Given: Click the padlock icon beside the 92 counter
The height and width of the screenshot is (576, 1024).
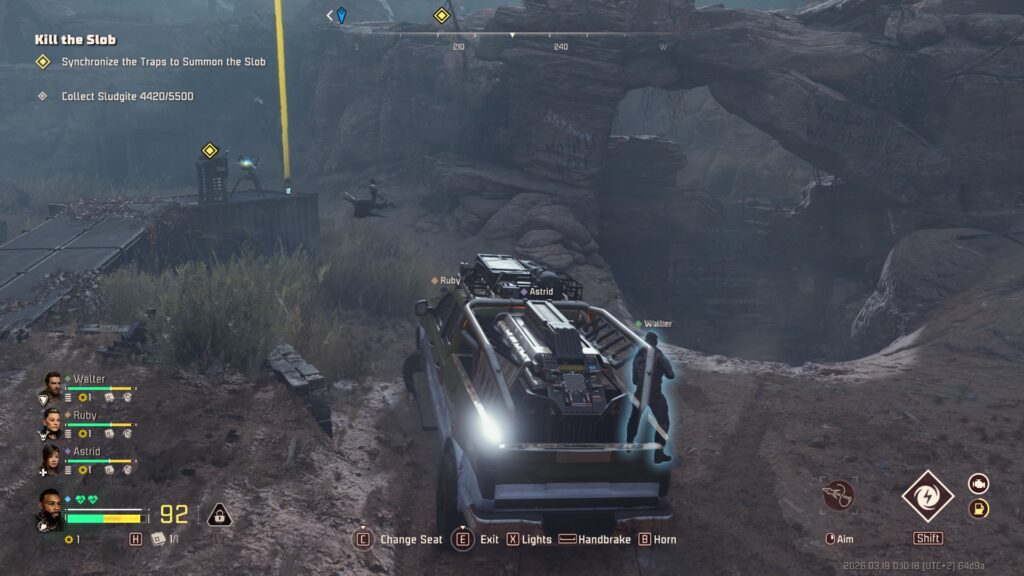Looking at the screenshot, I should [219, 515].
